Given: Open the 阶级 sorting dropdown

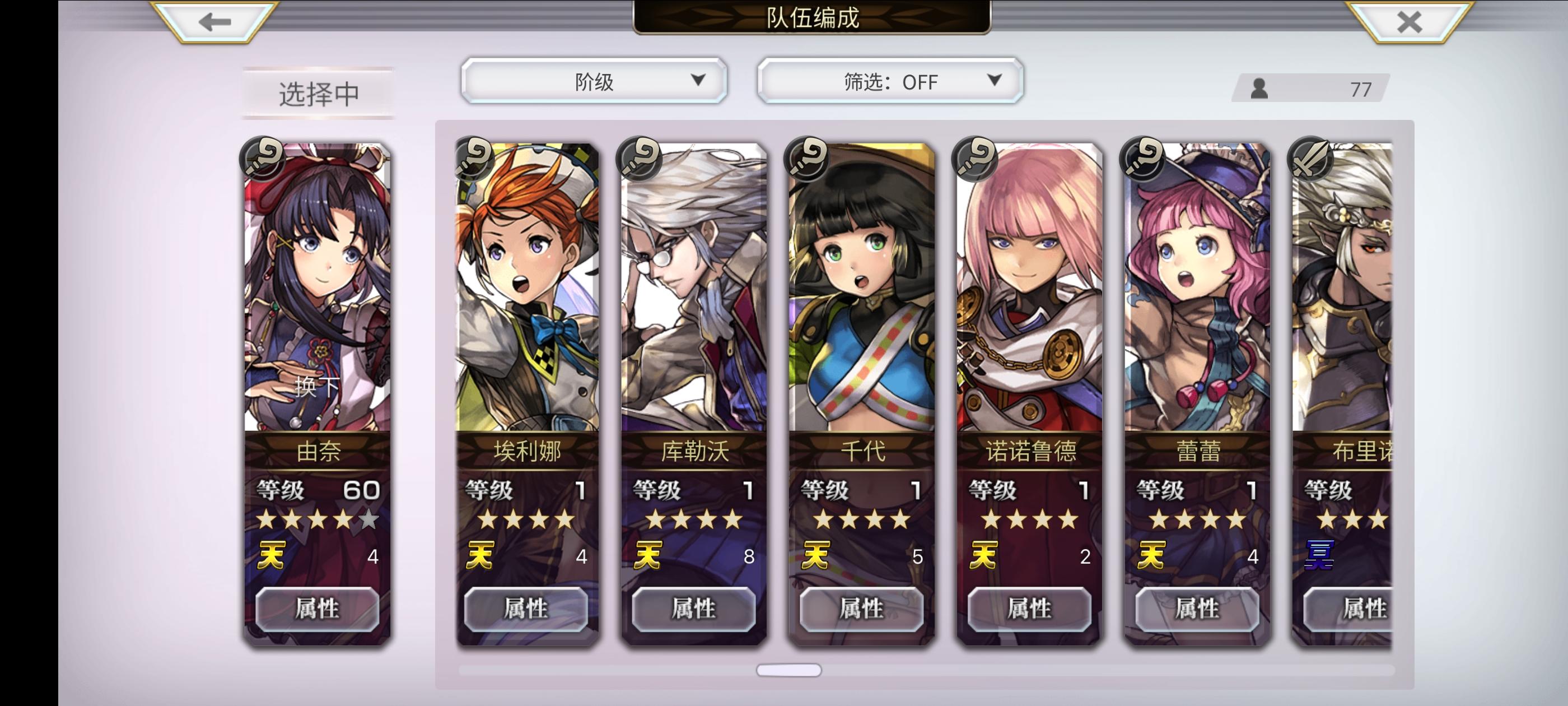Looking at the screenshot, I should pyautogui.click(x=594, y=80).
